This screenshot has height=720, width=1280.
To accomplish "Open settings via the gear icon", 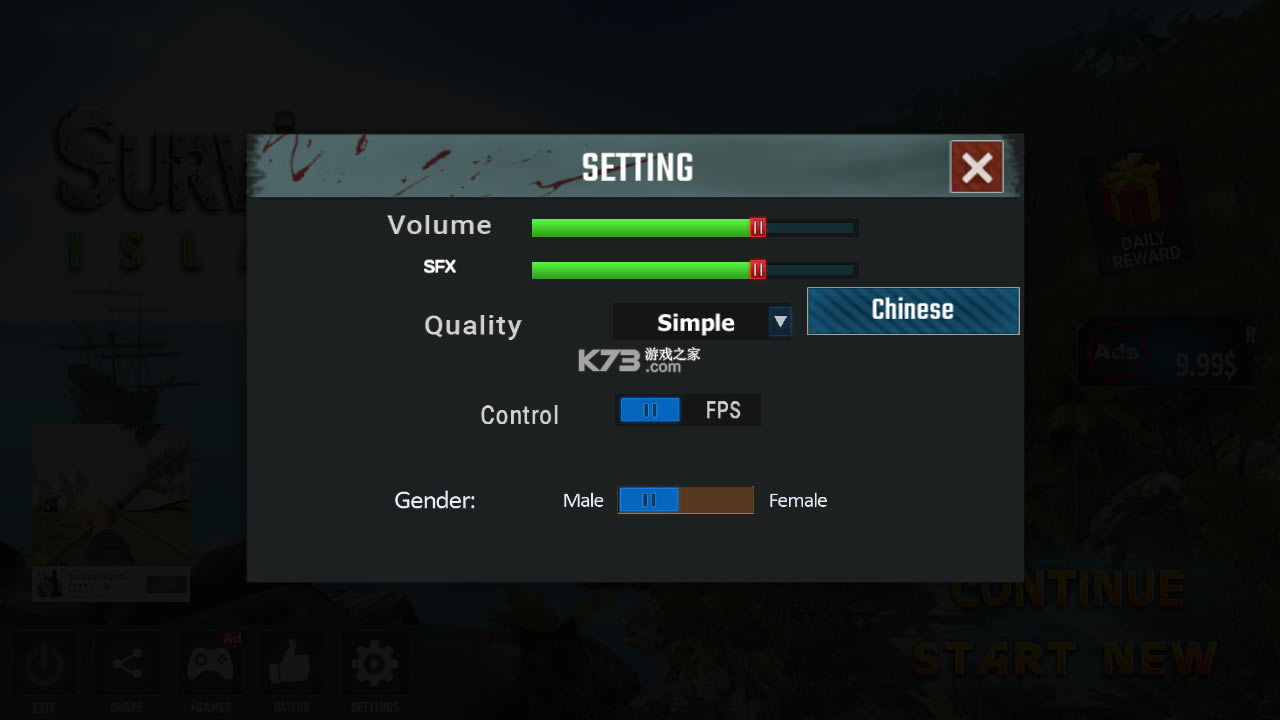I will pyautogui.click(x=374, y=662).
